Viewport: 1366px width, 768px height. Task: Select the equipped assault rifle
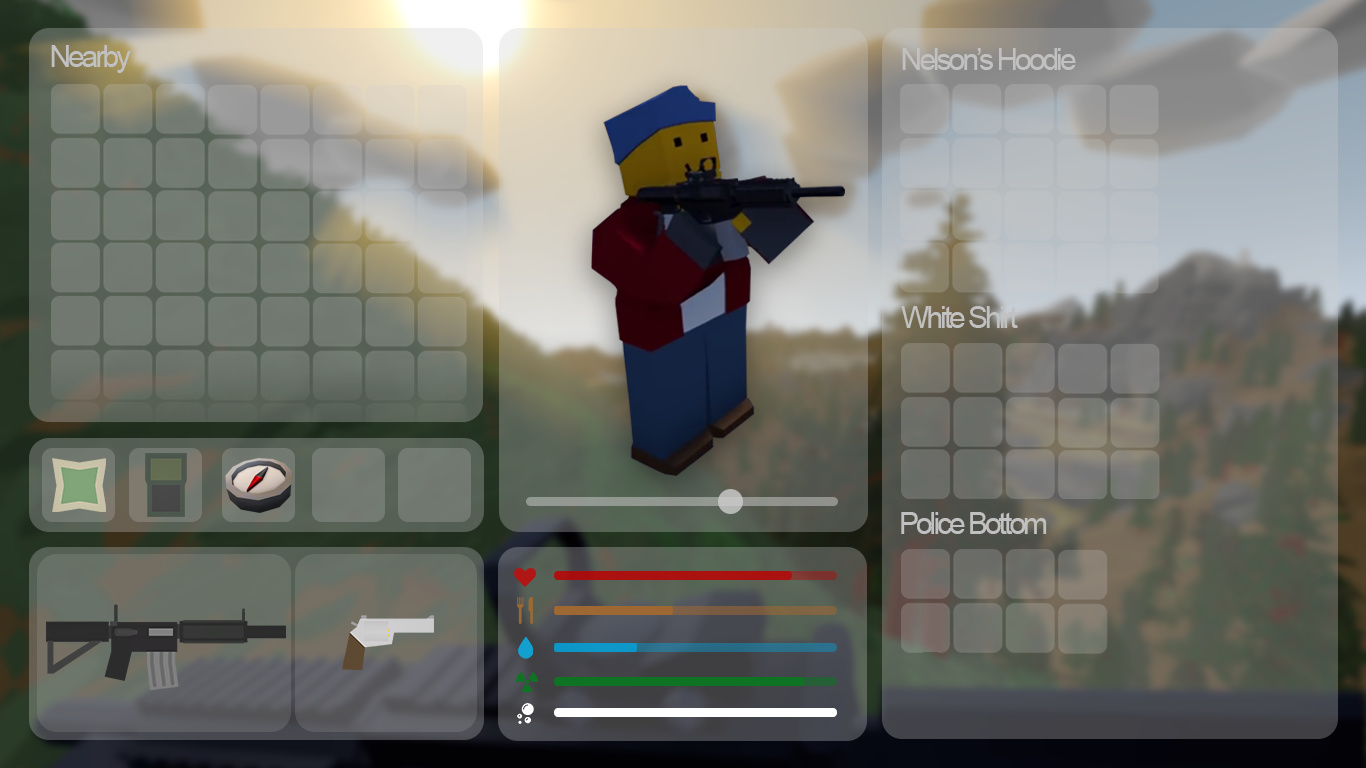(x=163, y=640)
